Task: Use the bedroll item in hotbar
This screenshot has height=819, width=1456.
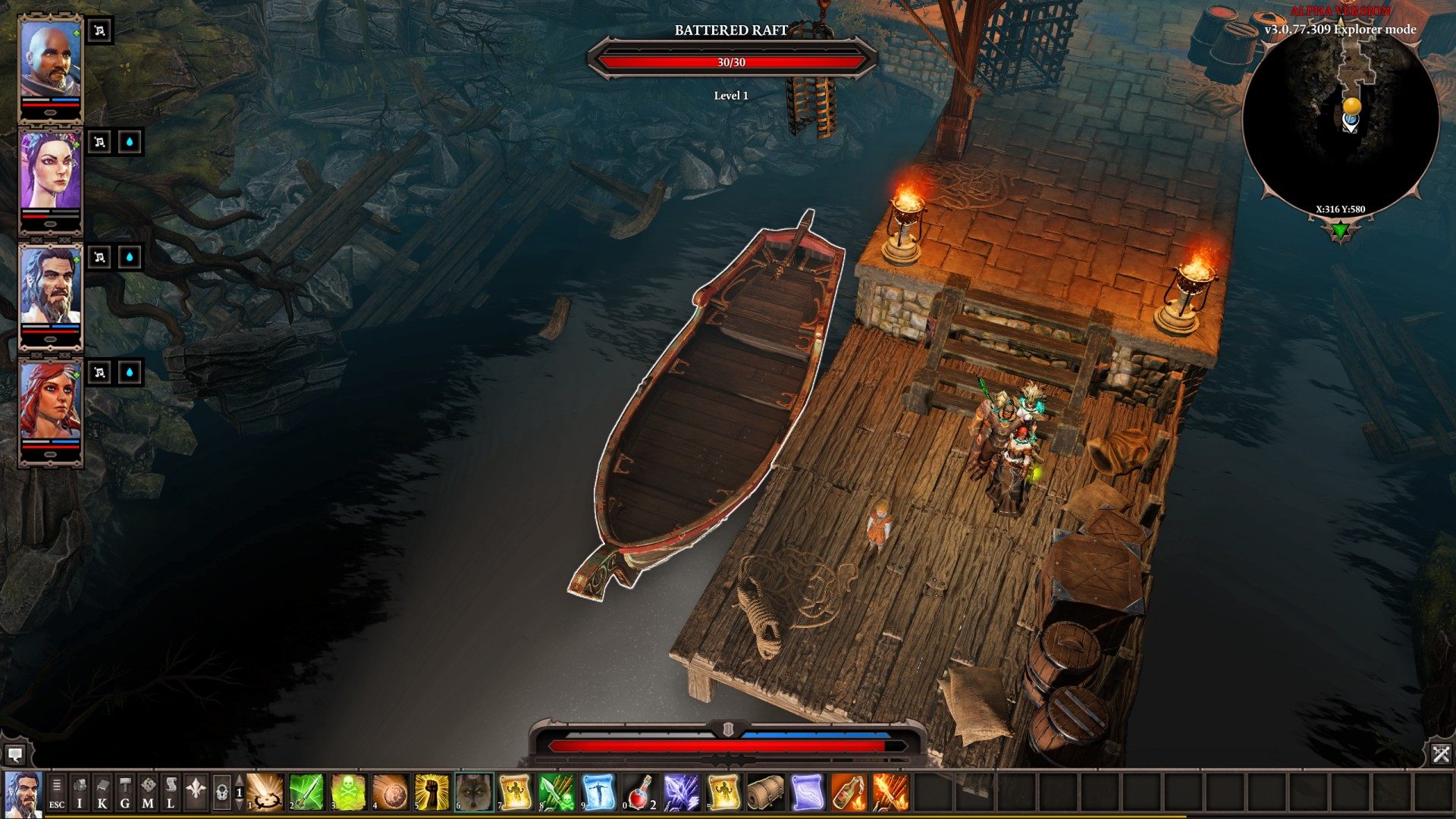Action: pos(765,792)
